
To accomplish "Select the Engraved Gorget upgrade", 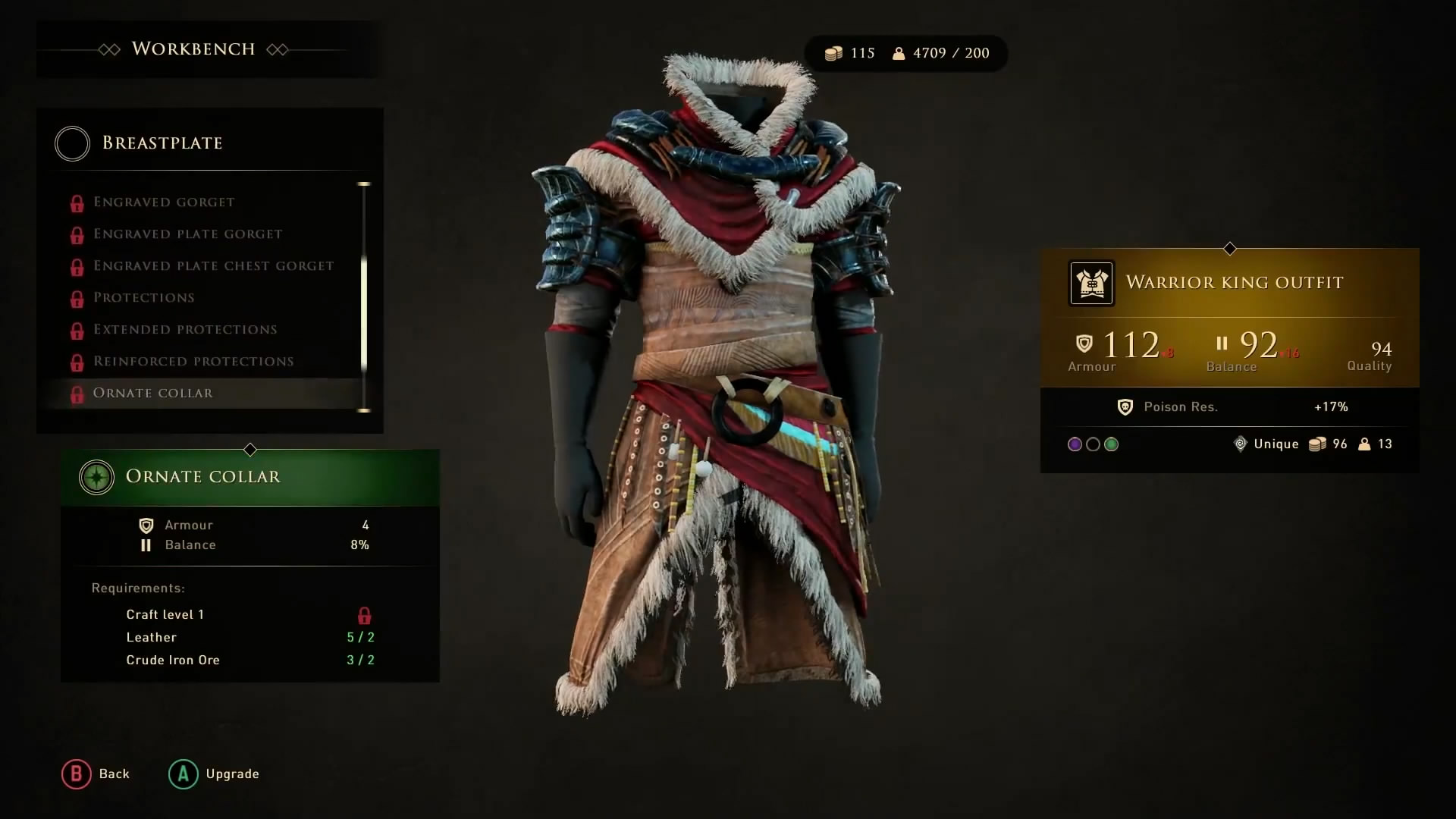I will (164, 202).
